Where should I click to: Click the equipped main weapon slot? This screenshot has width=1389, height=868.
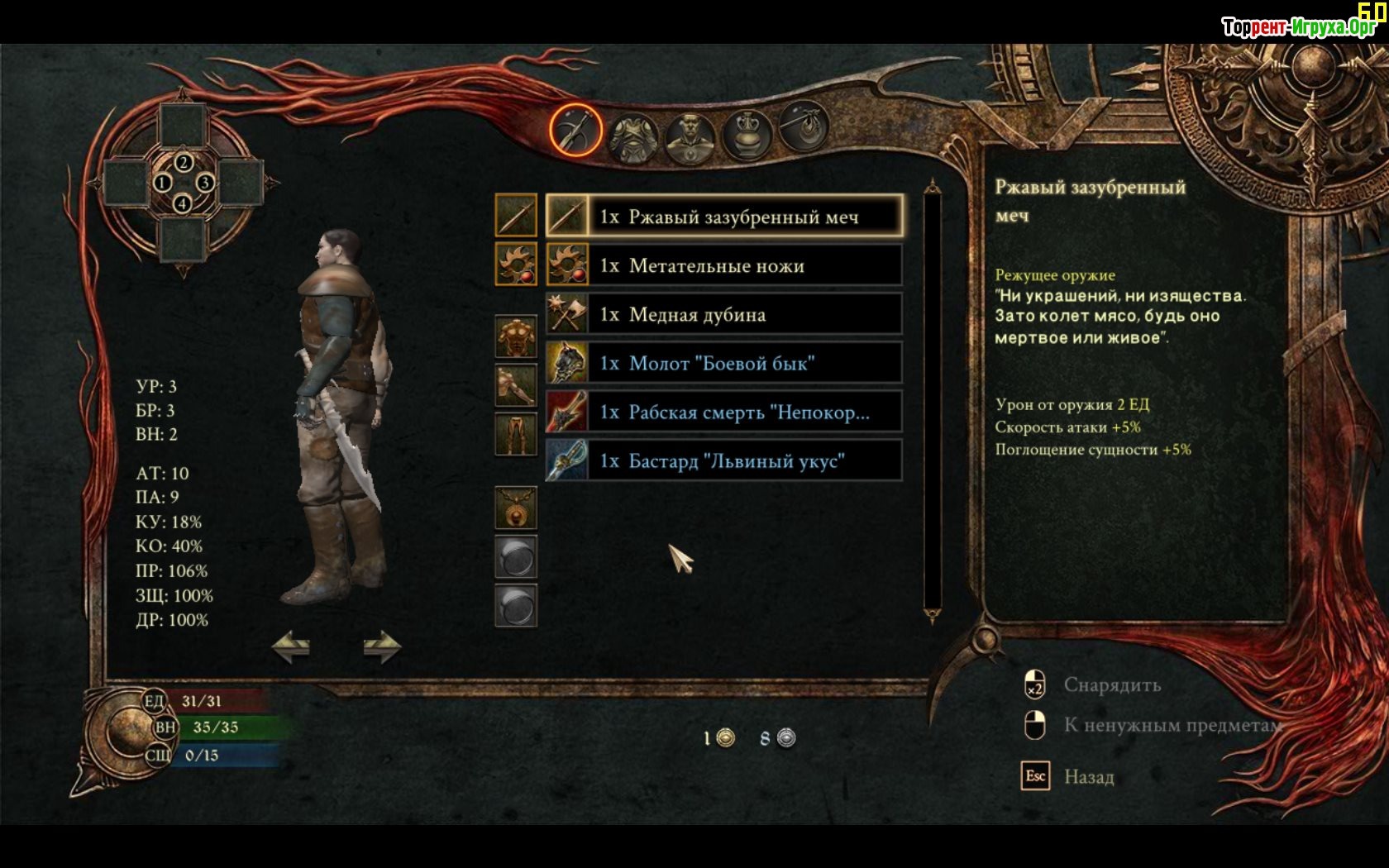[x=516, y=215]
